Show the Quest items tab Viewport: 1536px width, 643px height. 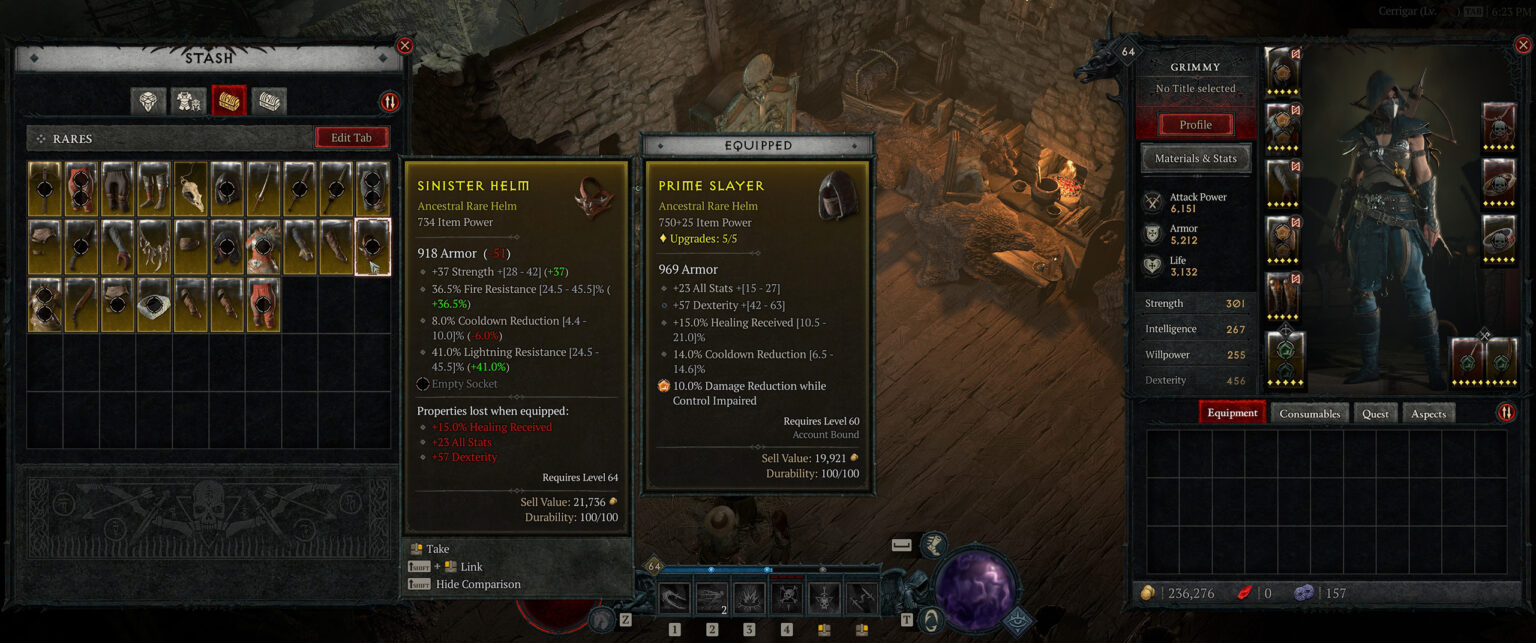pos(1375,413)
